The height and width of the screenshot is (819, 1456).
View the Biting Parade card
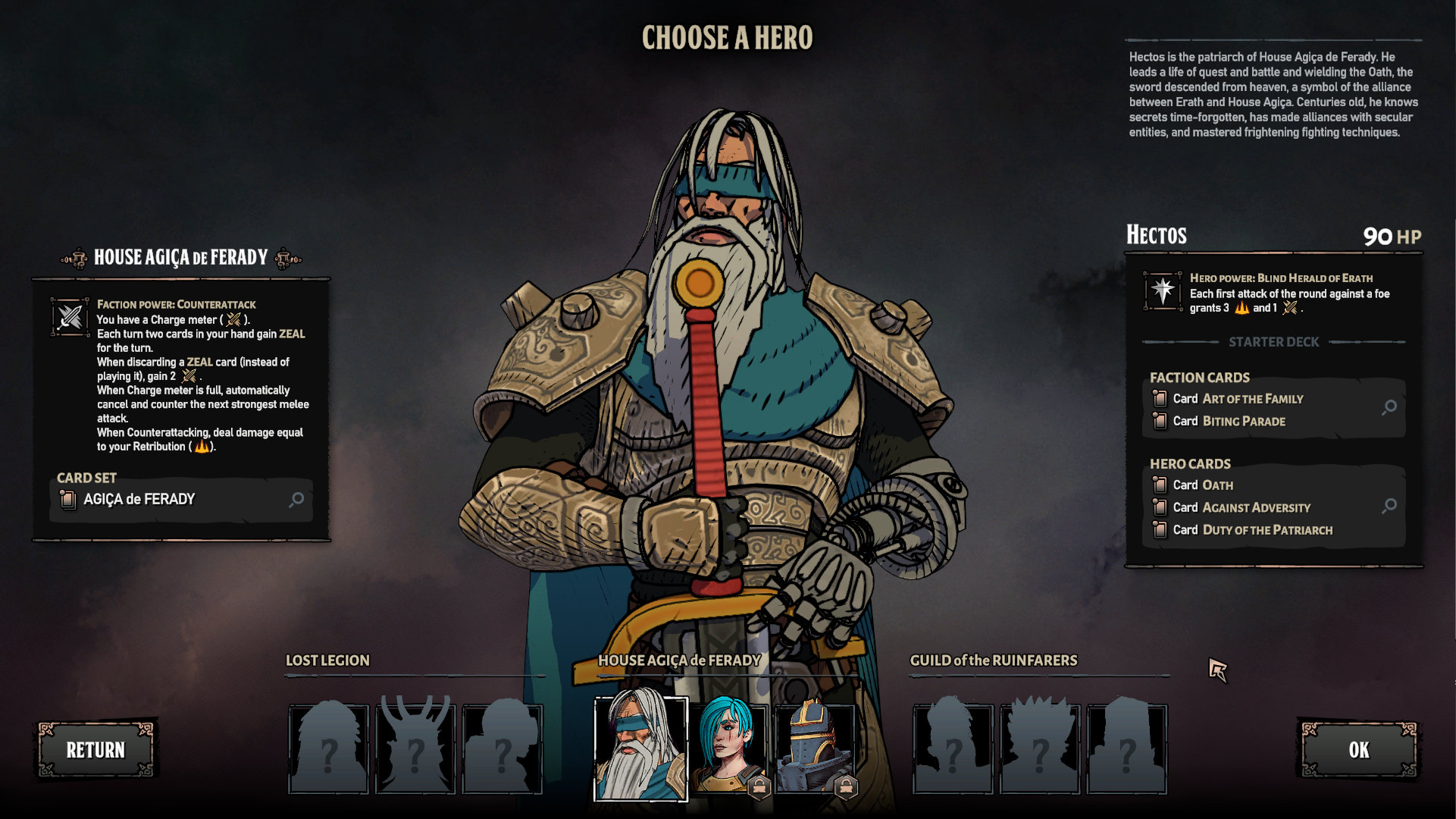[x=1228, y=421]
